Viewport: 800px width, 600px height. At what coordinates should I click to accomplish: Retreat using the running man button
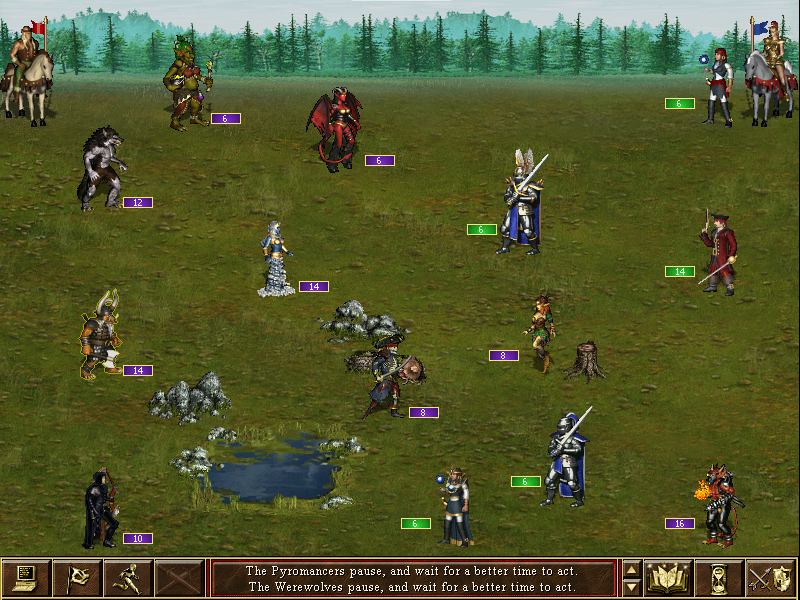[128, 578]
